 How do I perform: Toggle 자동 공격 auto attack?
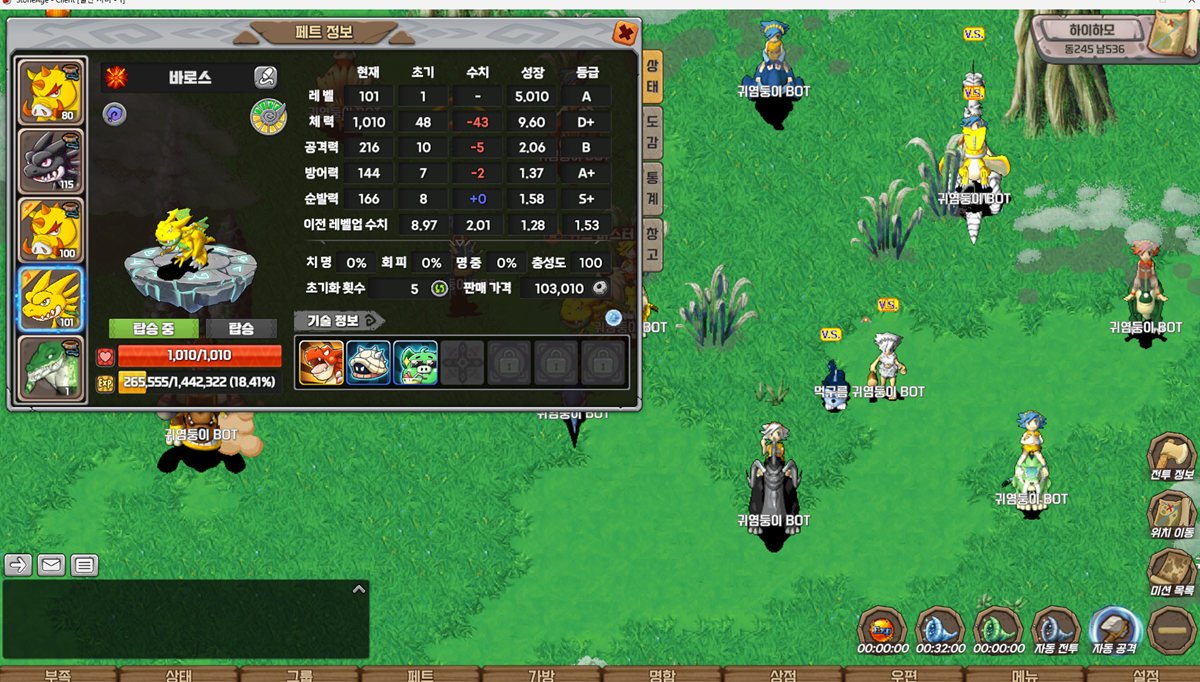[1113, 631]
